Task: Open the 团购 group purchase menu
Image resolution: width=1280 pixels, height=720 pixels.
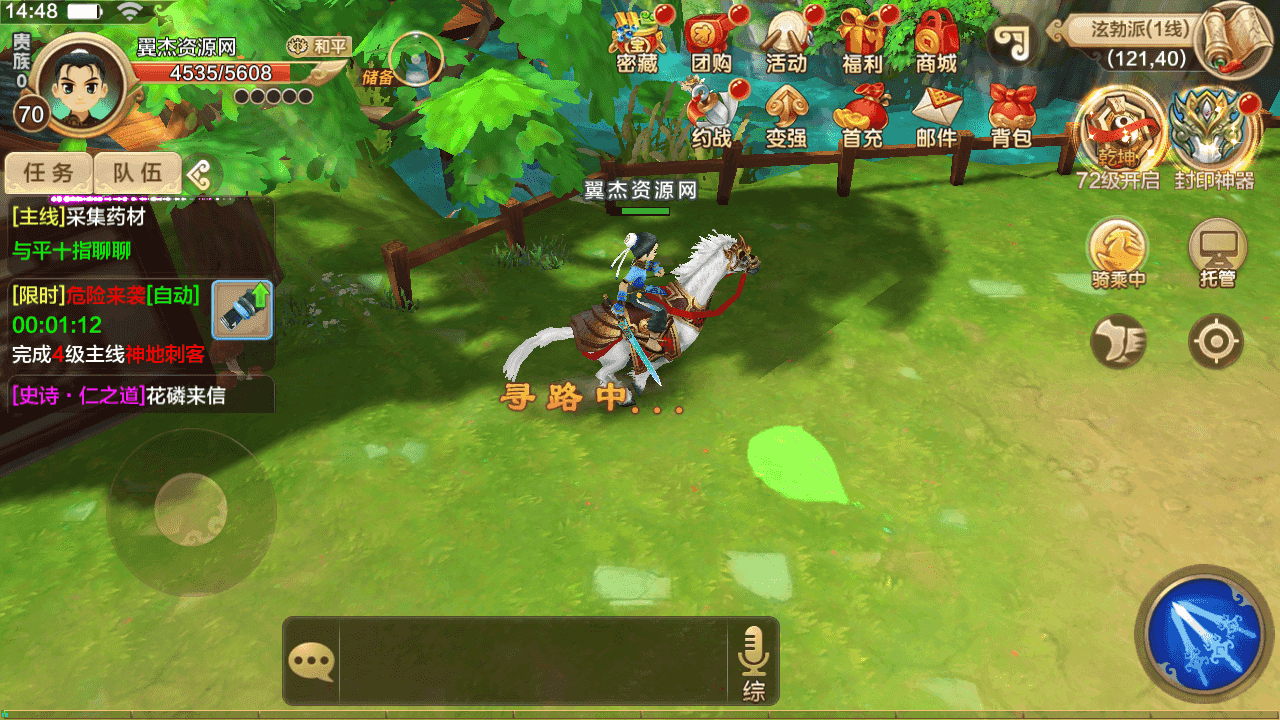Action: [x=711, y=40]
